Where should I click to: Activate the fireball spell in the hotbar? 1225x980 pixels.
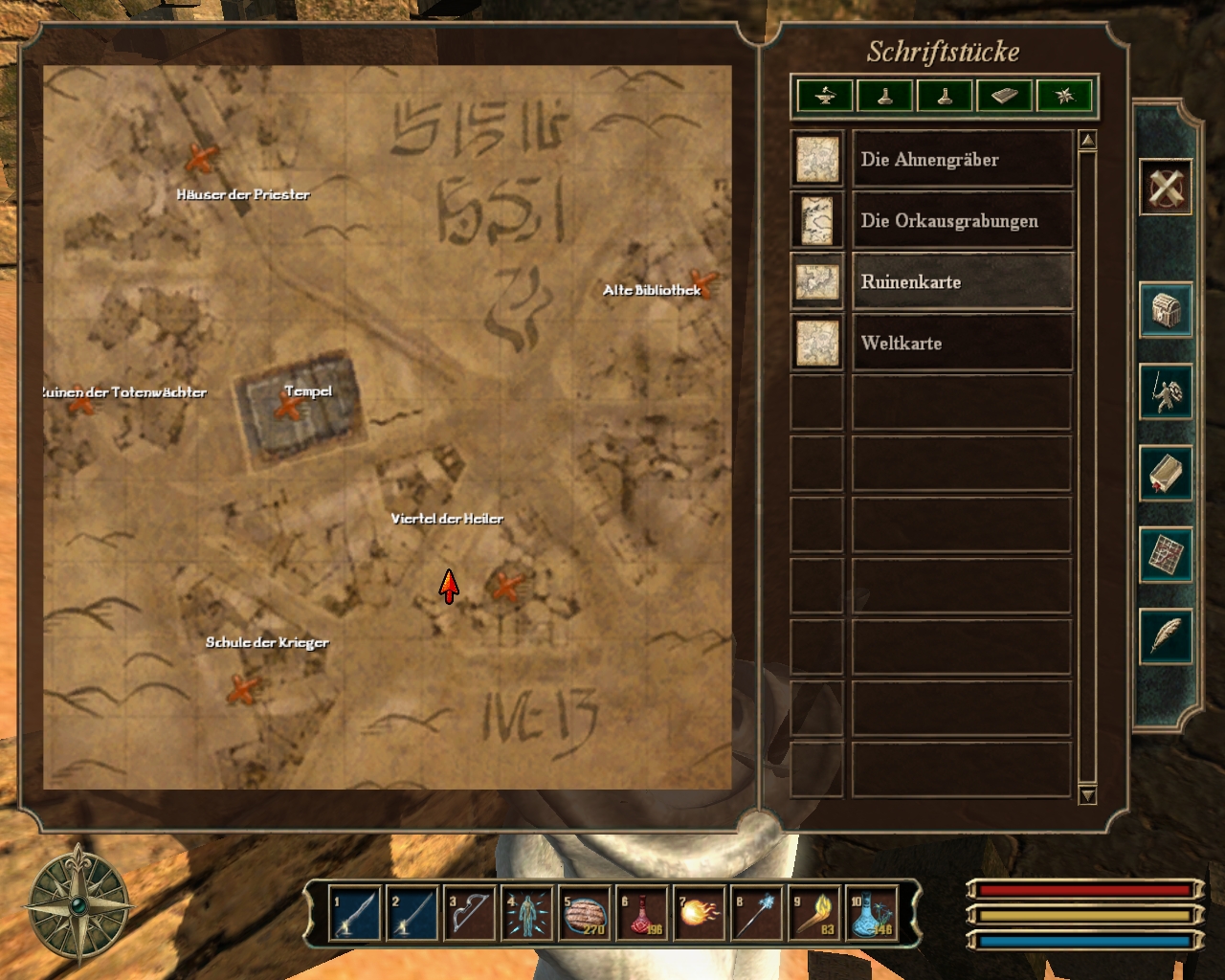tap(699, 915)
